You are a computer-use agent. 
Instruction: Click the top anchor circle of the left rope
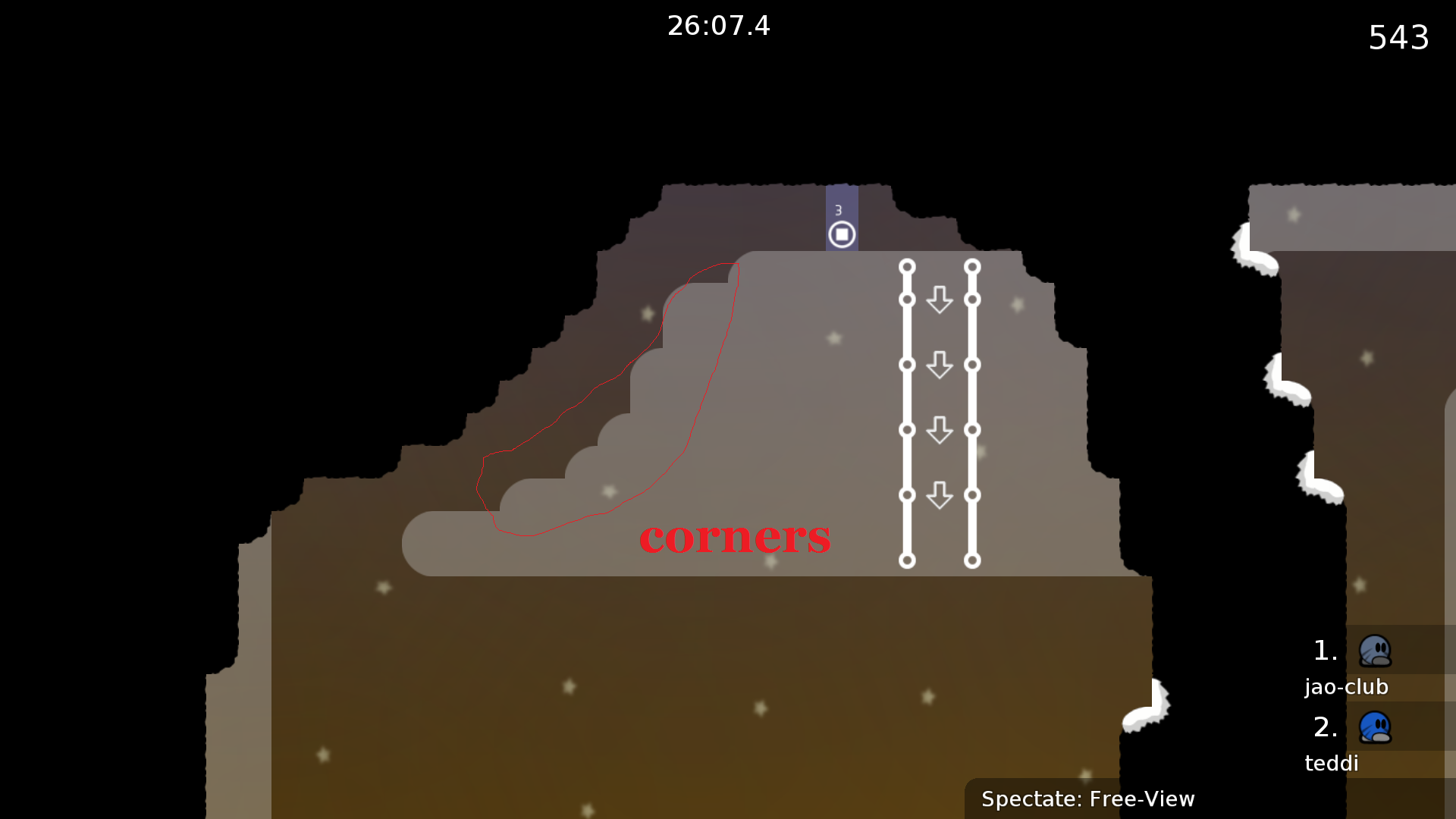[x=907, y=265]
